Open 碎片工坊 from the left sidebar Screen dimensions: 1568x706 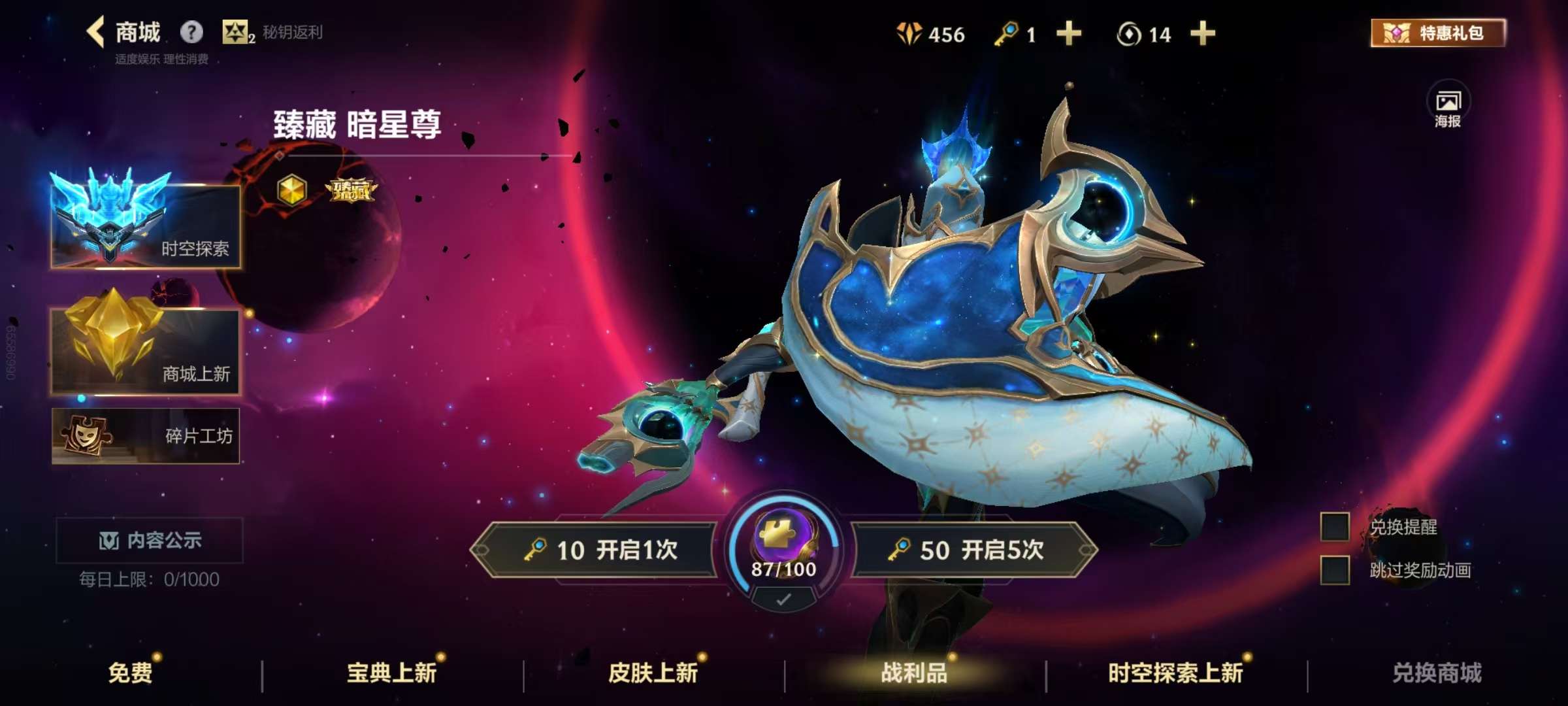(x=145, y=437)
